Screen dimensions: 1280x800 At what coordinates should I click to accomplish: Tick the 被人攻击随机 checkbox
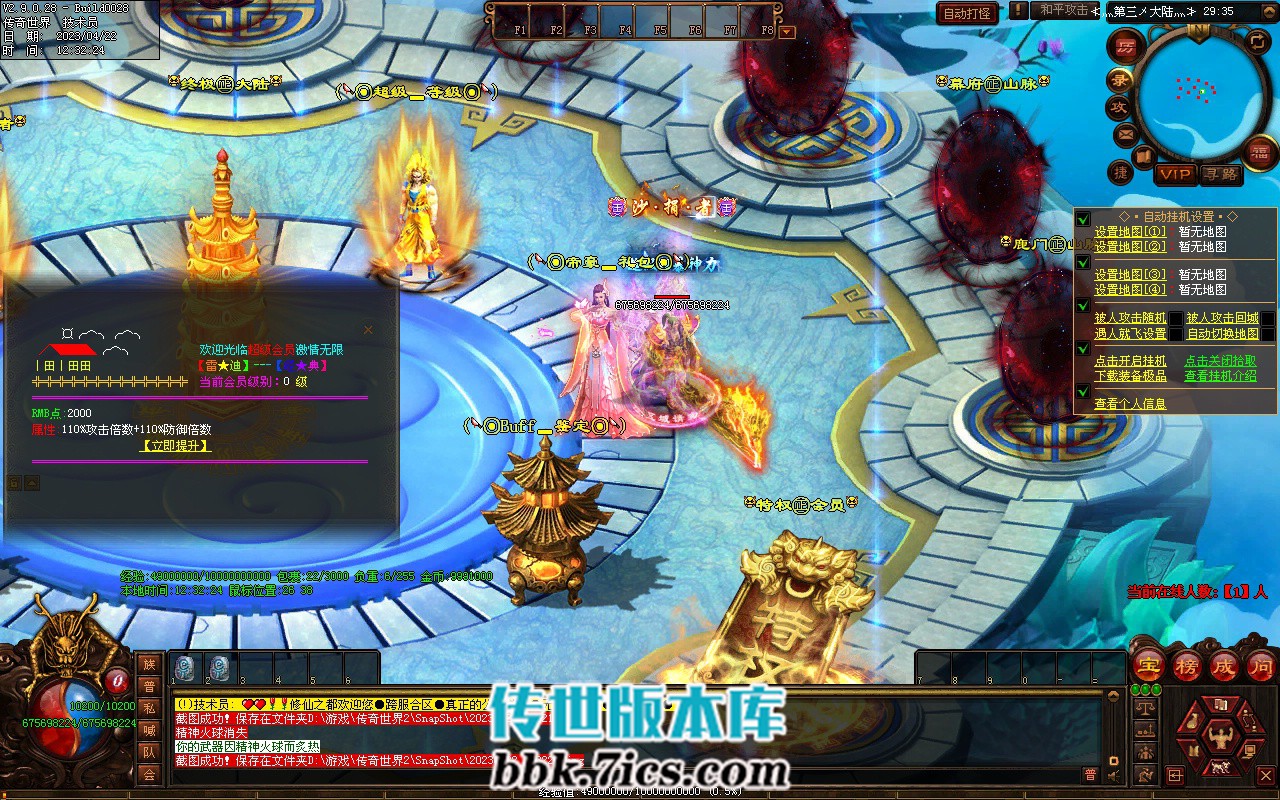[1177, 319]
